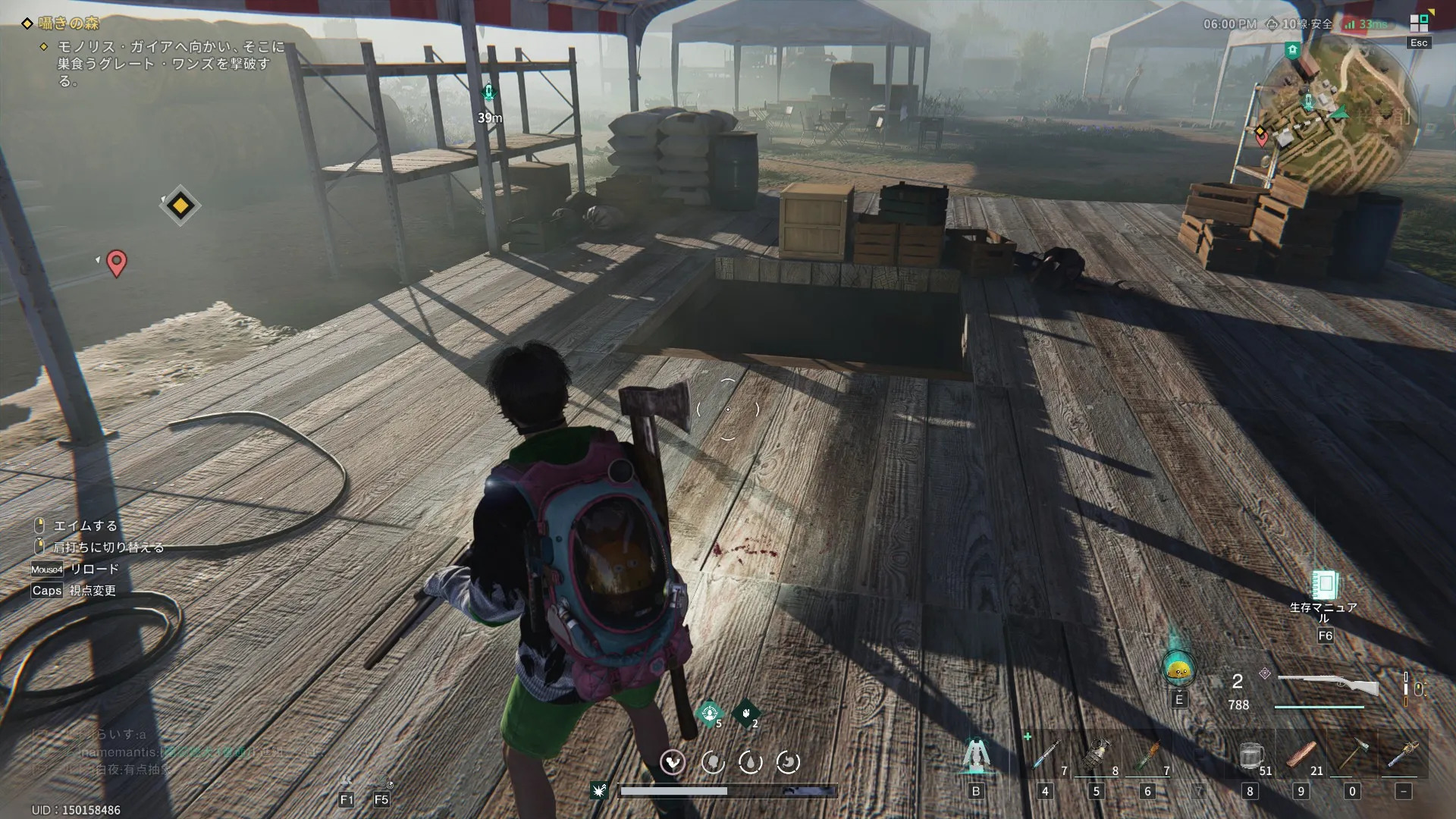This screenshot has width=1456, height=819.
Task: Click the equipped shotgun weapon icon
Action: (x=1327, y=686)
